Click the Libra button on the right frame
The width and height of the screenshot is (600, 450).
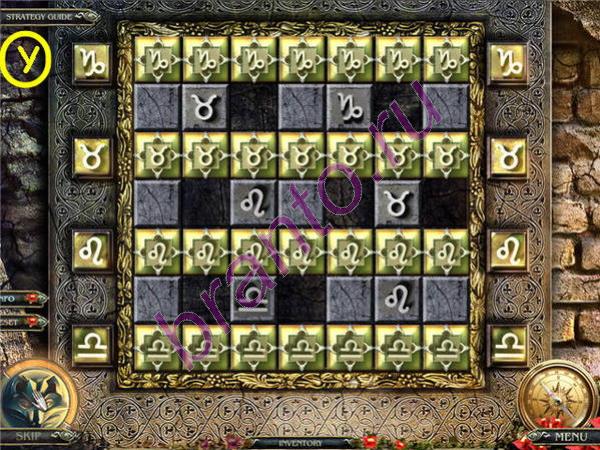tap(507, 344)
